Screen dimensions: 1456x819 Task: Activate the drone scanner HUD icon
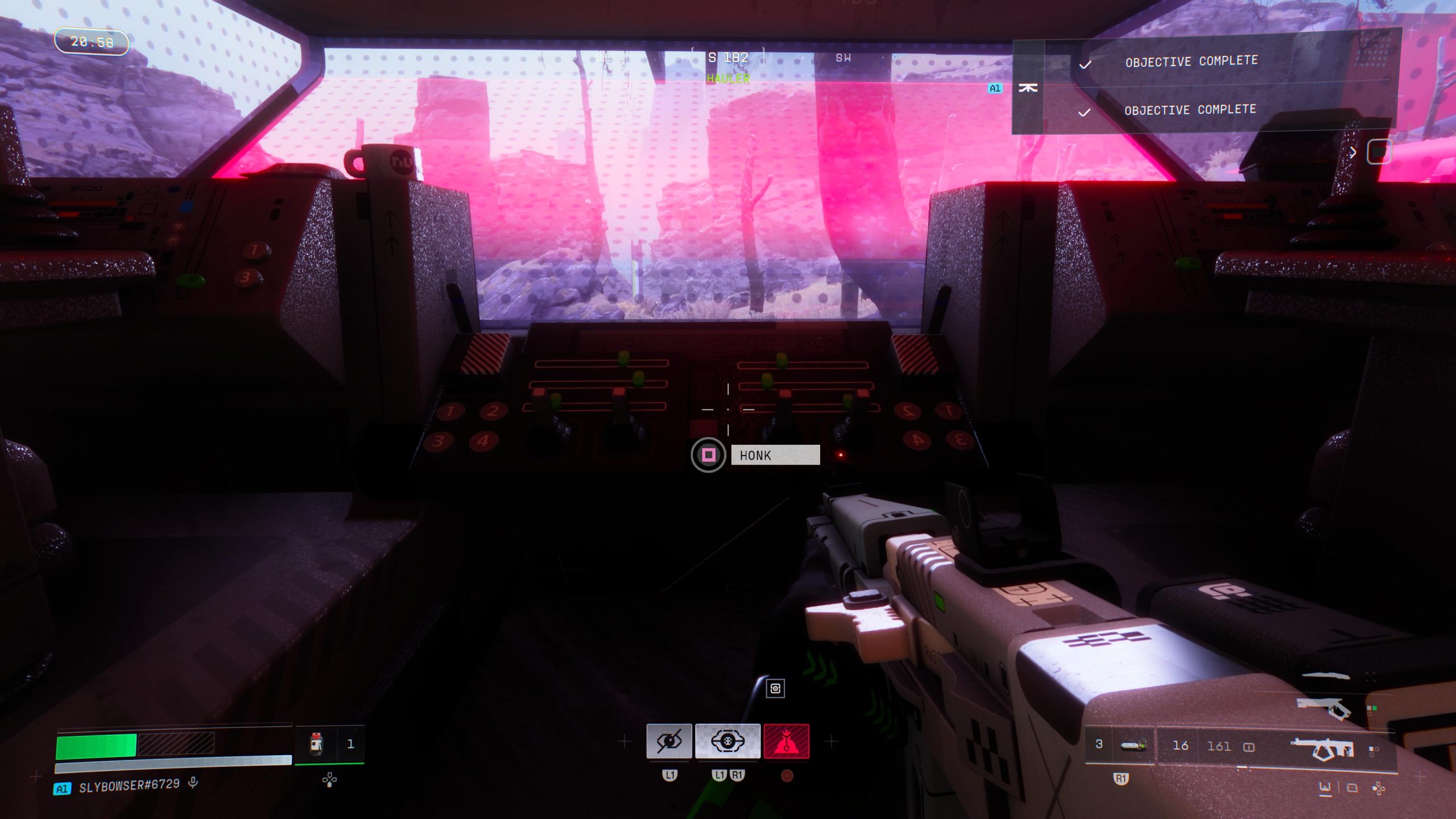point(728,741)
